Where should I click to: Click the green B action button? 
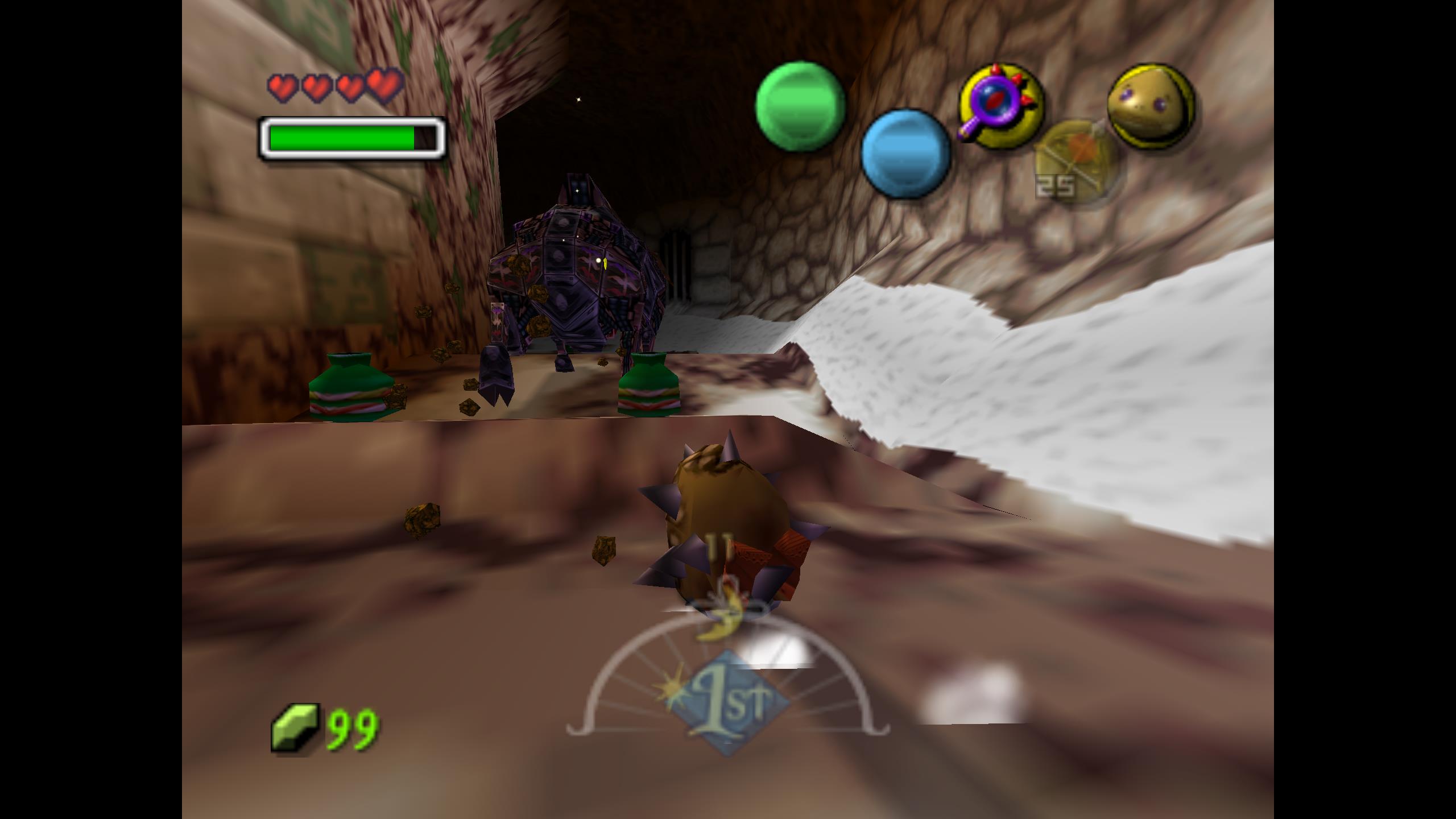click(800, 107)
